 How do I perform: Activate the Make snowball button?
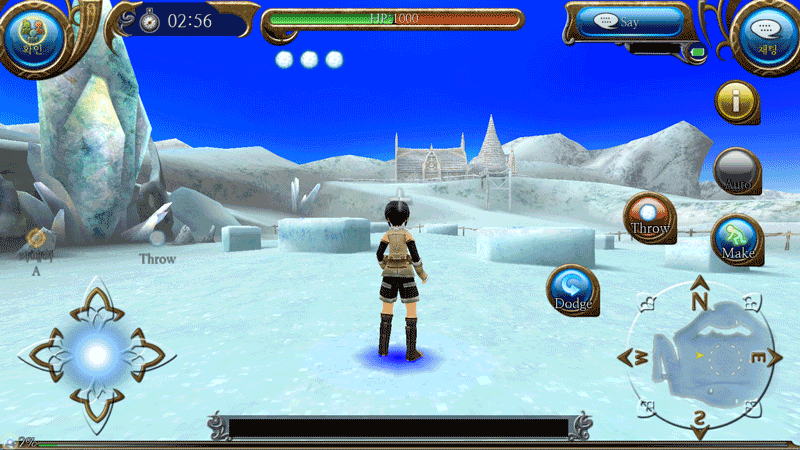[737, 241]
